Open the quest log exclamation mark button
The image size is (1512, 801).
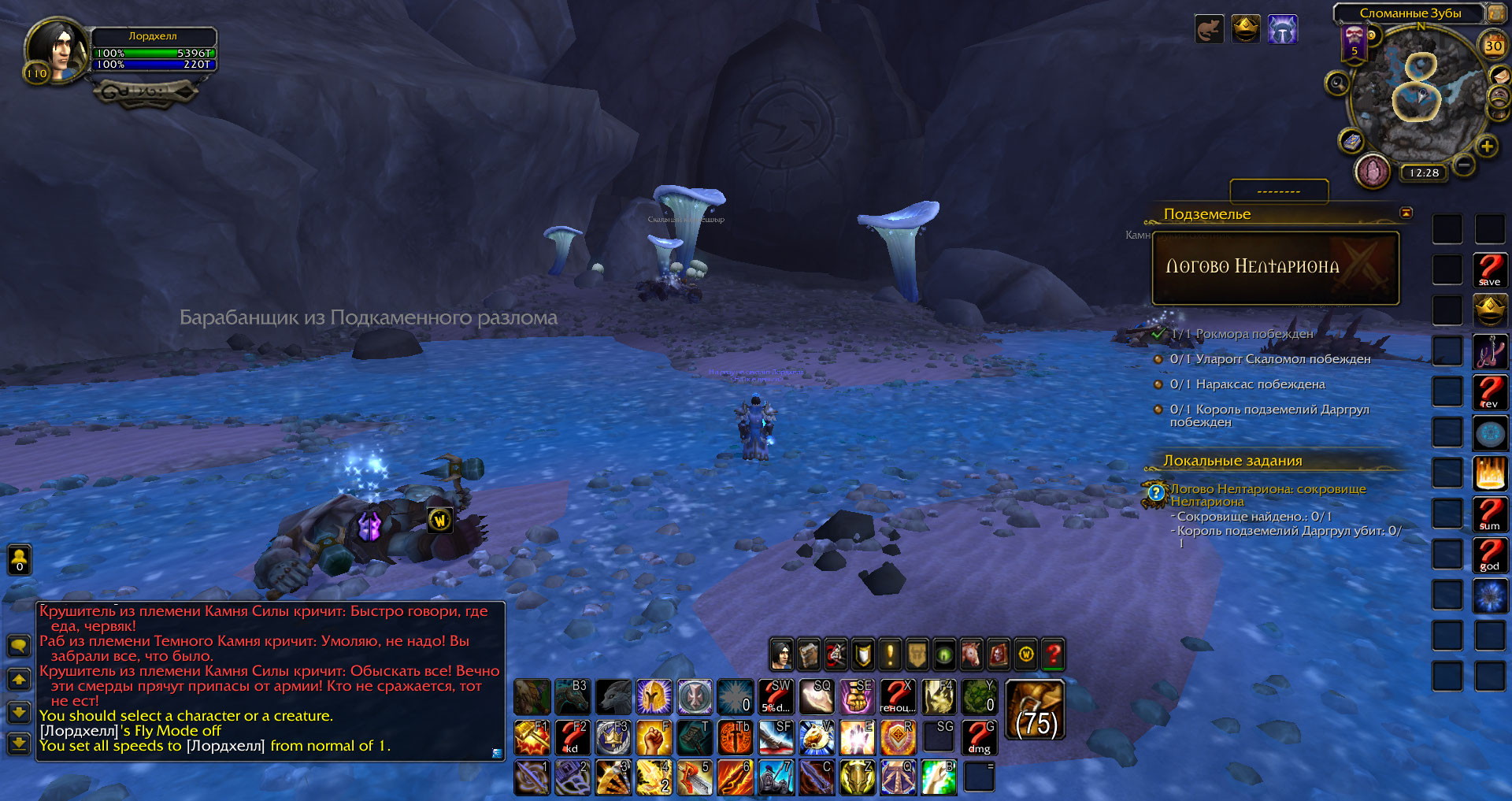(890, 654)
